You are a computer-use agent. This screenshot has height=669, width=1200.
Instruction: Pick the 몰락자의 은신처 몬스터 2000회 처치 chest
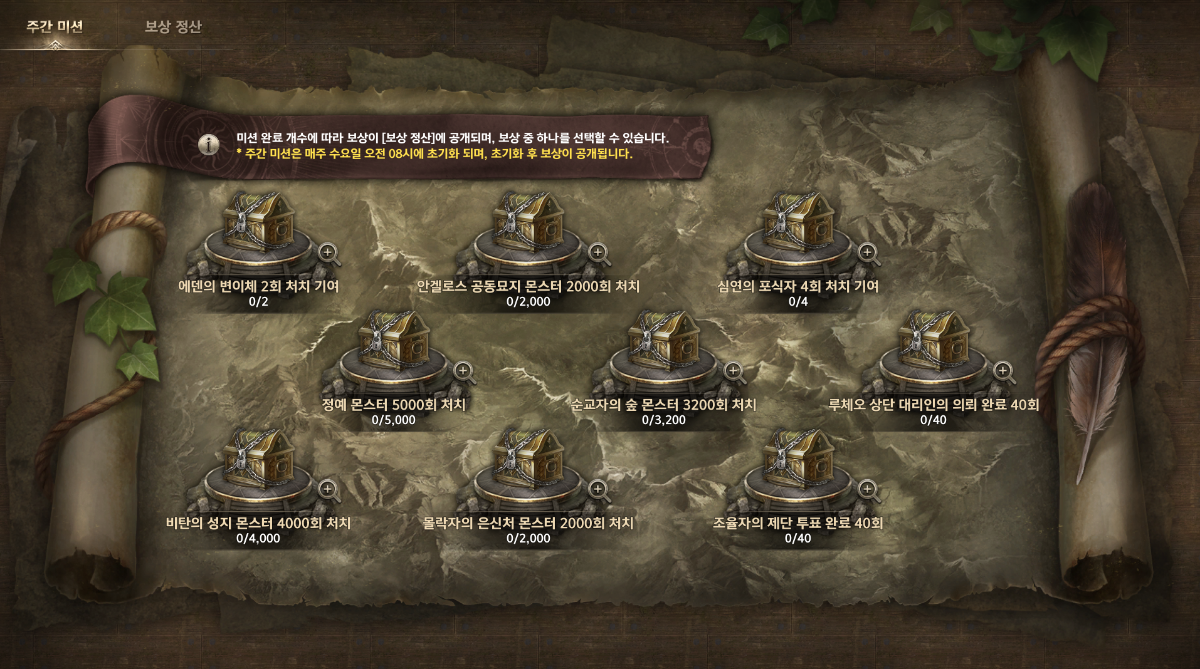(x=529, y=464)
